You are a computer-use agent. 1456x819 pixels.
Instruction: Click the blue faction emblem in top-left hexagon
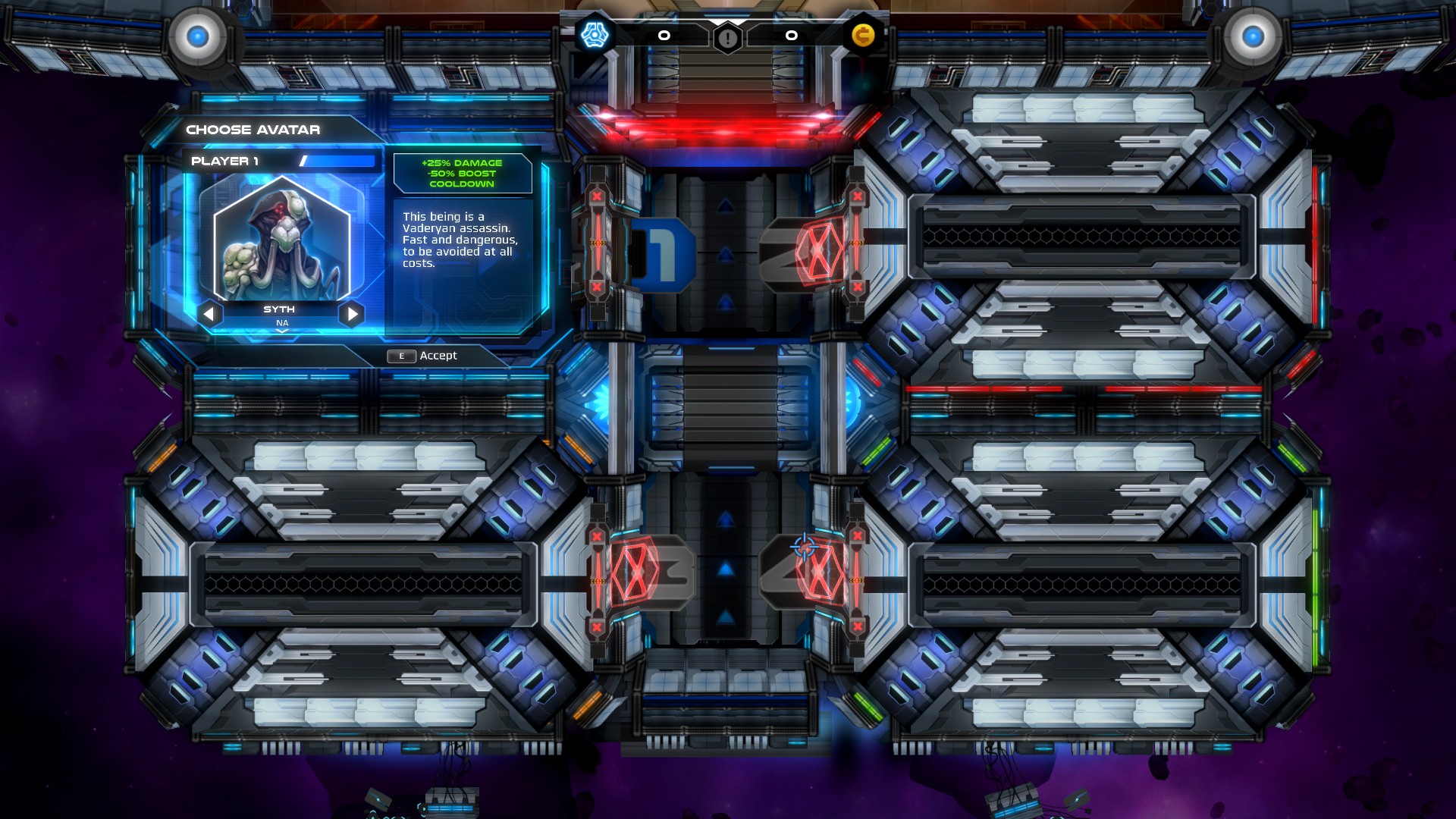(594, 33)
